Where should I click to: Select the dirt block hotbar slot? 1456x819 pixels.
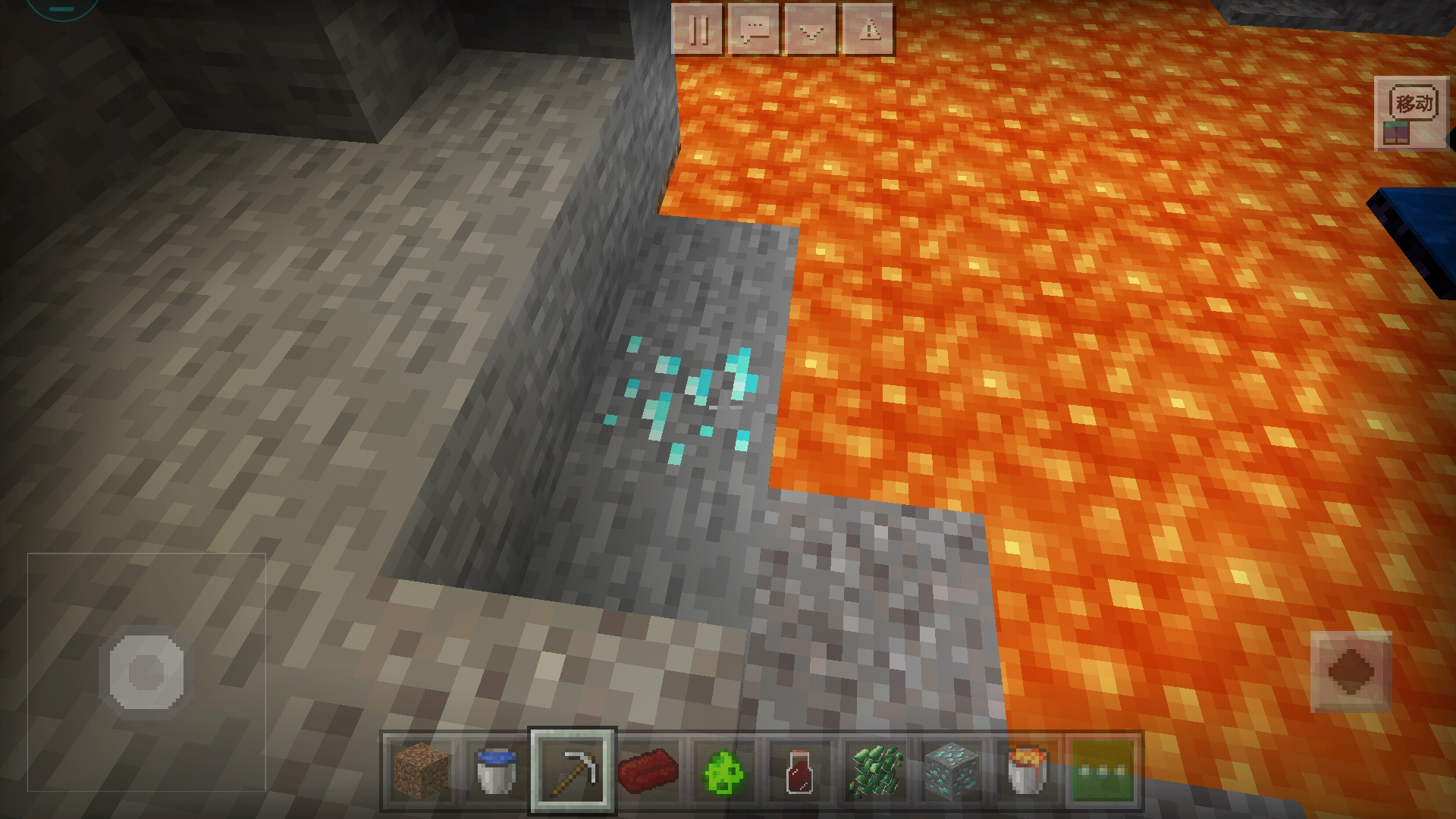(421, 771)
